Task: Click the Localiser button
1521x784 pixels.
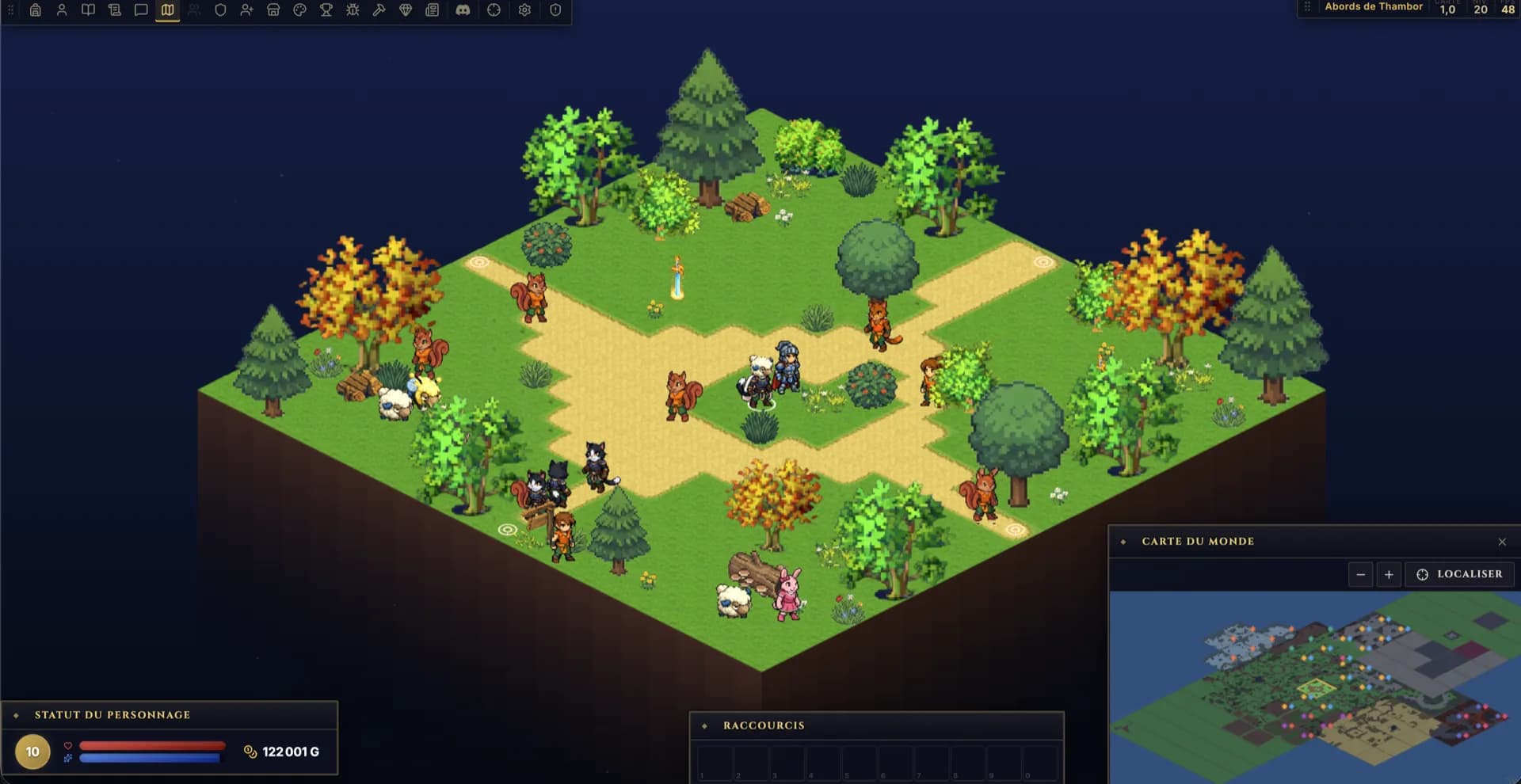Action: tap(1459, 574)
